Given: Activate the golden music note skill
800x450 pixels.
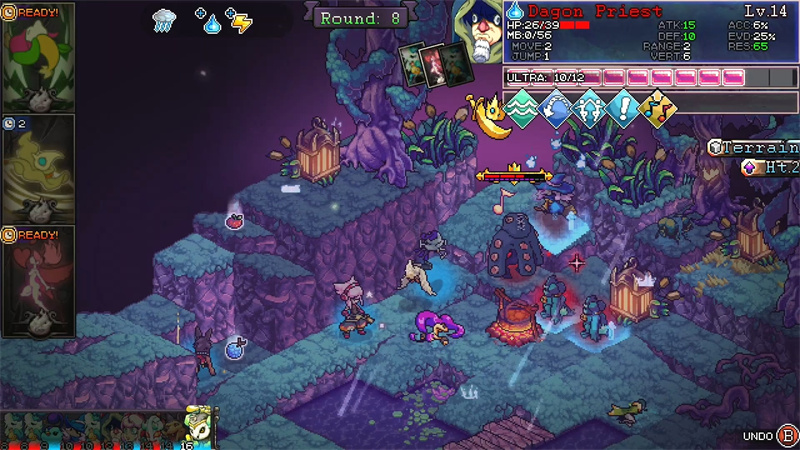Looking at the screenshot, I should point(658,106).
